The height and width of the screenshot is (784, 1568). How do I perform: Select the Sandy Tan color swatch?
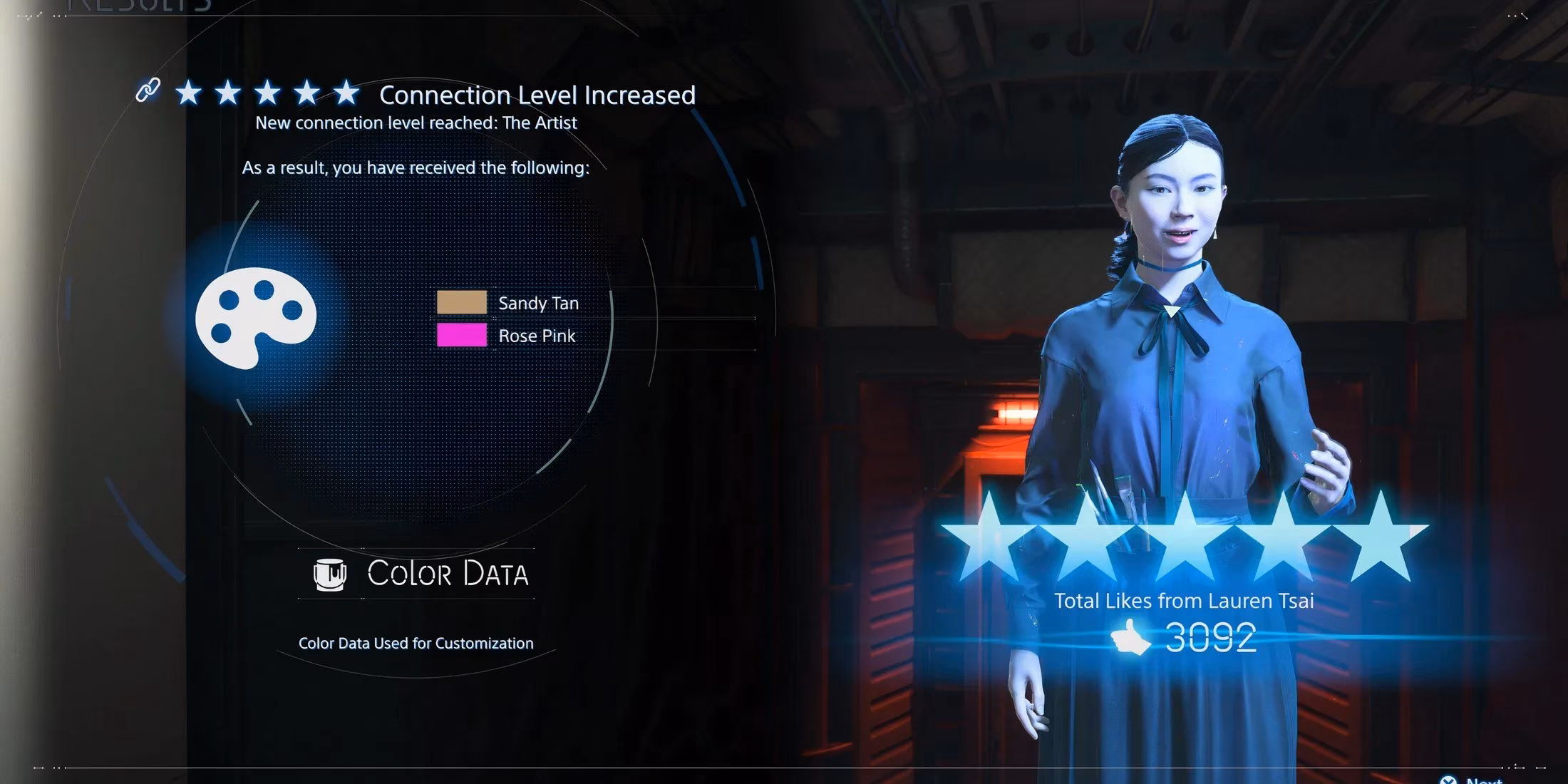pos(462,302)
